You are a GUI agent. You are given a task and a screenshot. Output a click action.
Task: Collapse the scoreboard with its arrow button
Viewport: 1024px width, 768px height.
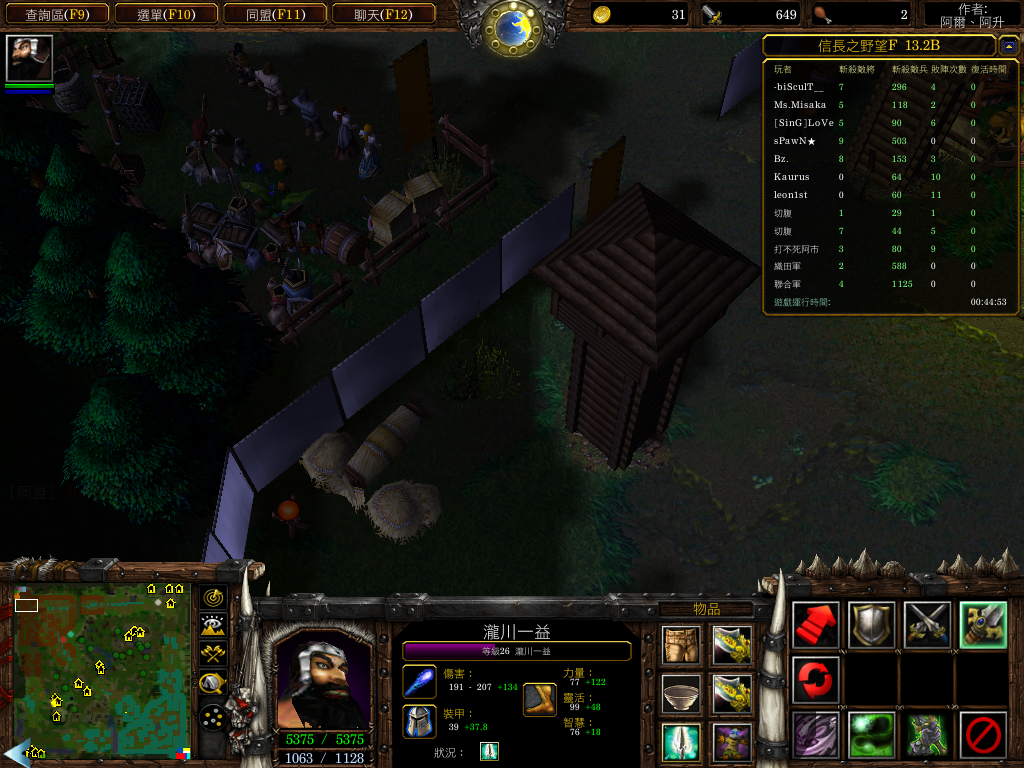coord(1009,45)
